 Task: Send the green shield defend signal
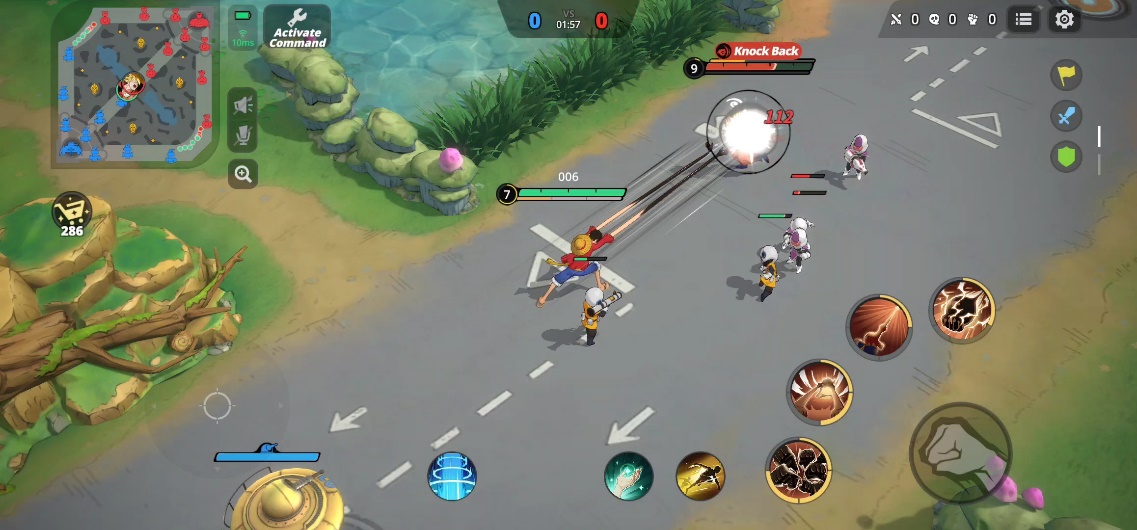(1066, 156)
